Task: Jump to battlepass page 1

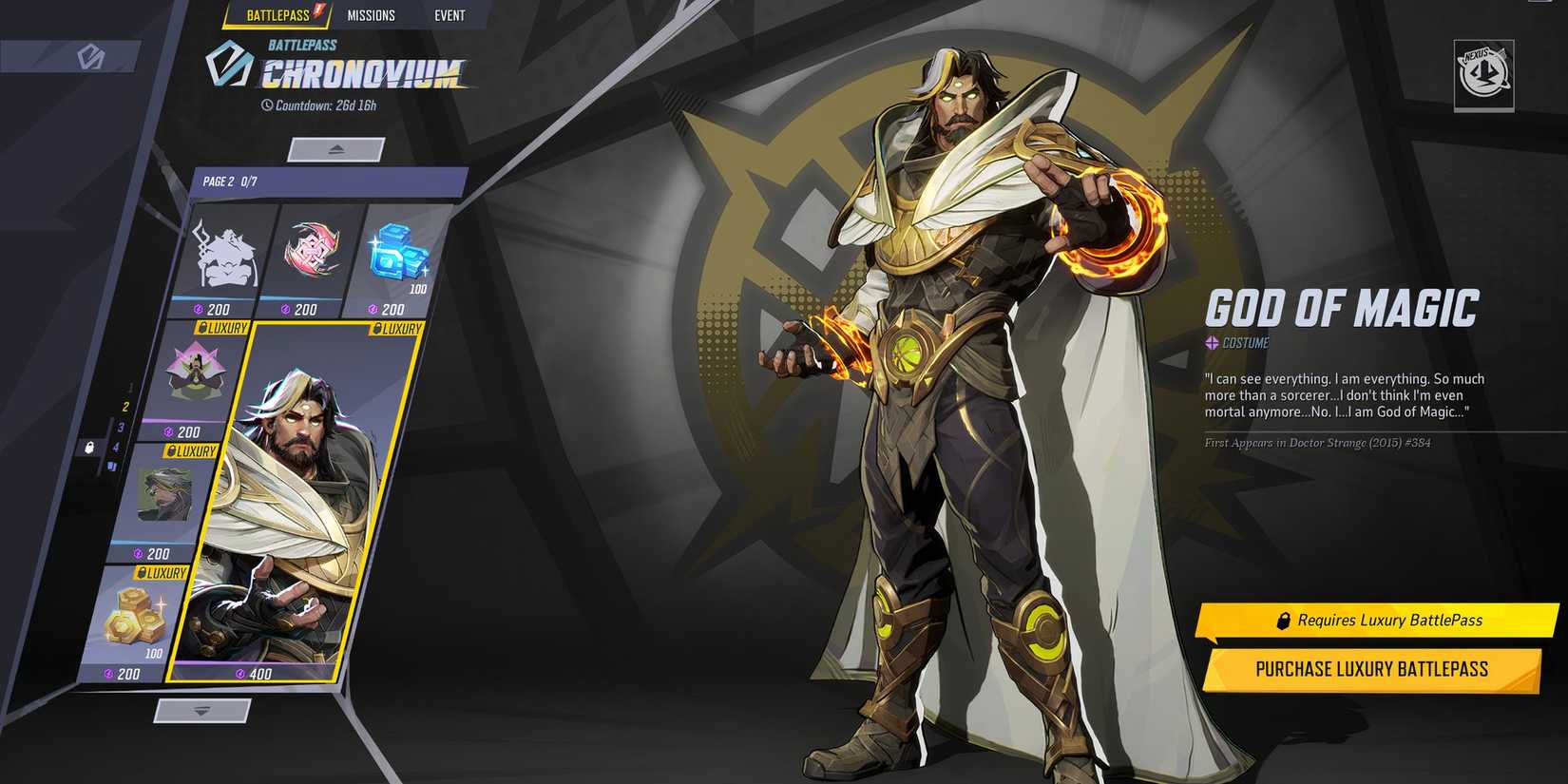Action: click(130, 388)
